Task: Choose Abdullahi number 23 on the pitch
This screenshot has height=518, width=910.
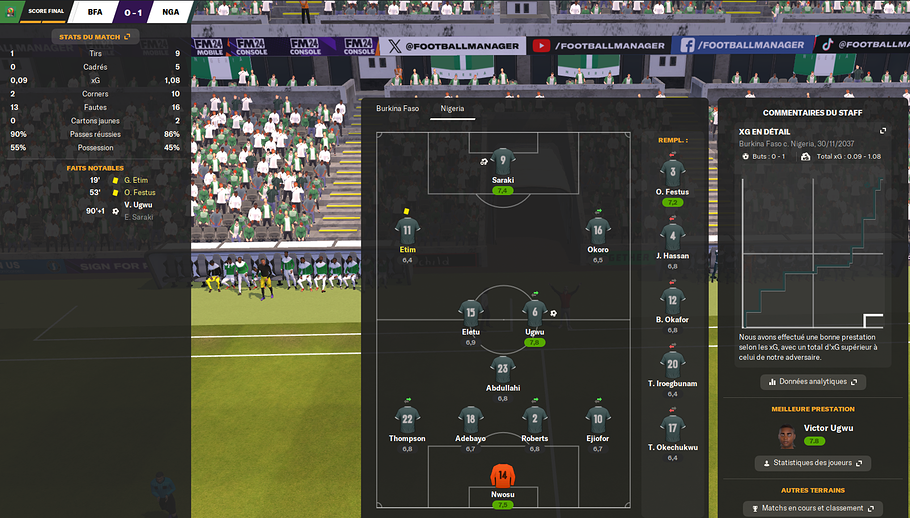Action: pos(502,368)
